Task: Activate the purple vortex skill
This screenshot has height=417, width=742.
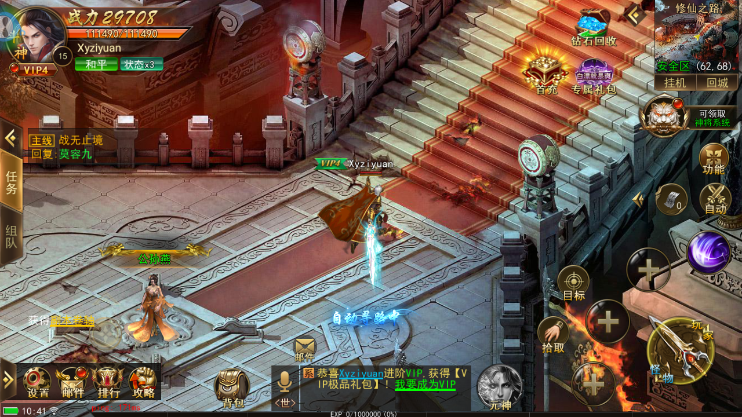Action: pos(708,251)
